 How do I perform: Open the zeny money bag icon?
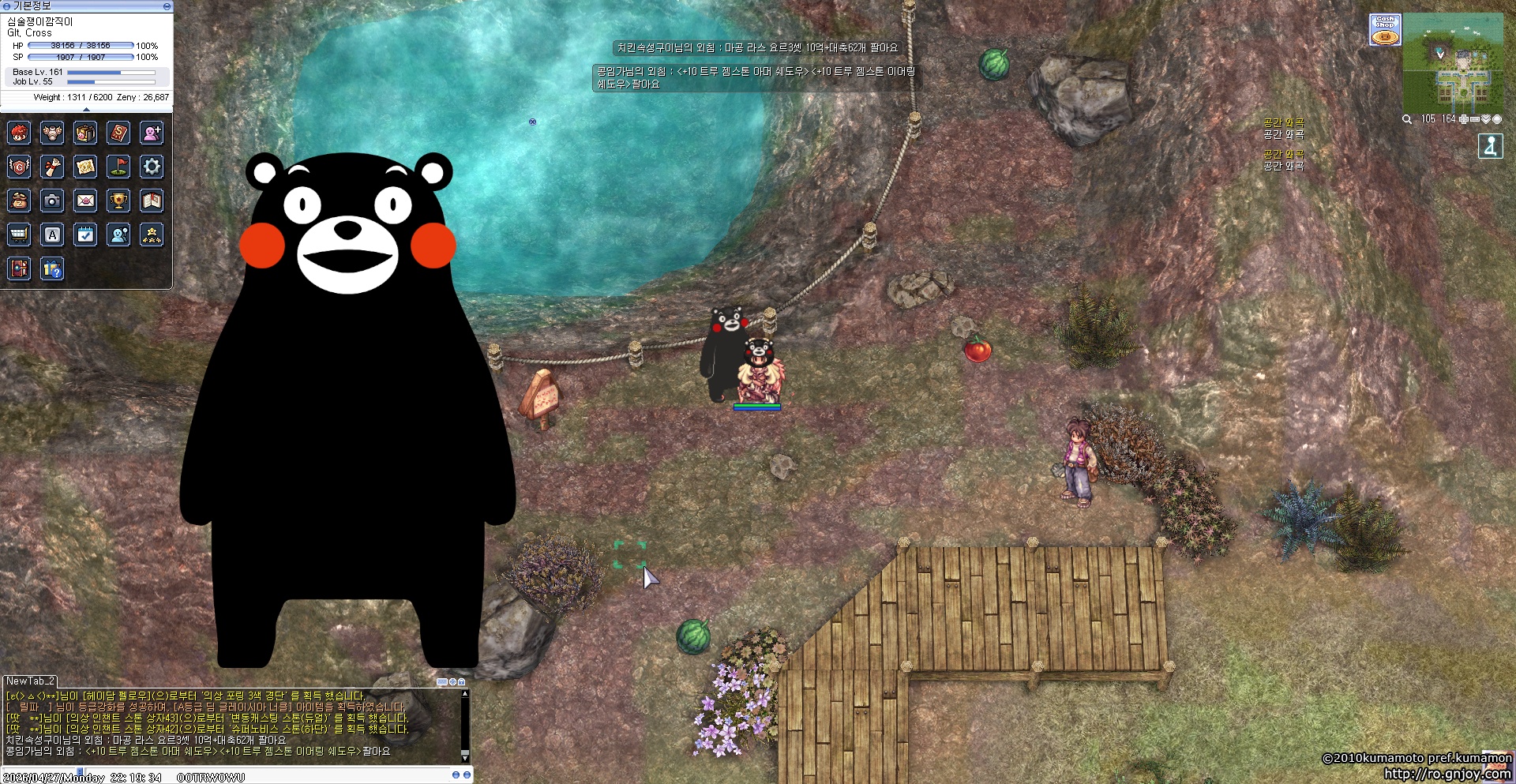[x=19, y=201]
